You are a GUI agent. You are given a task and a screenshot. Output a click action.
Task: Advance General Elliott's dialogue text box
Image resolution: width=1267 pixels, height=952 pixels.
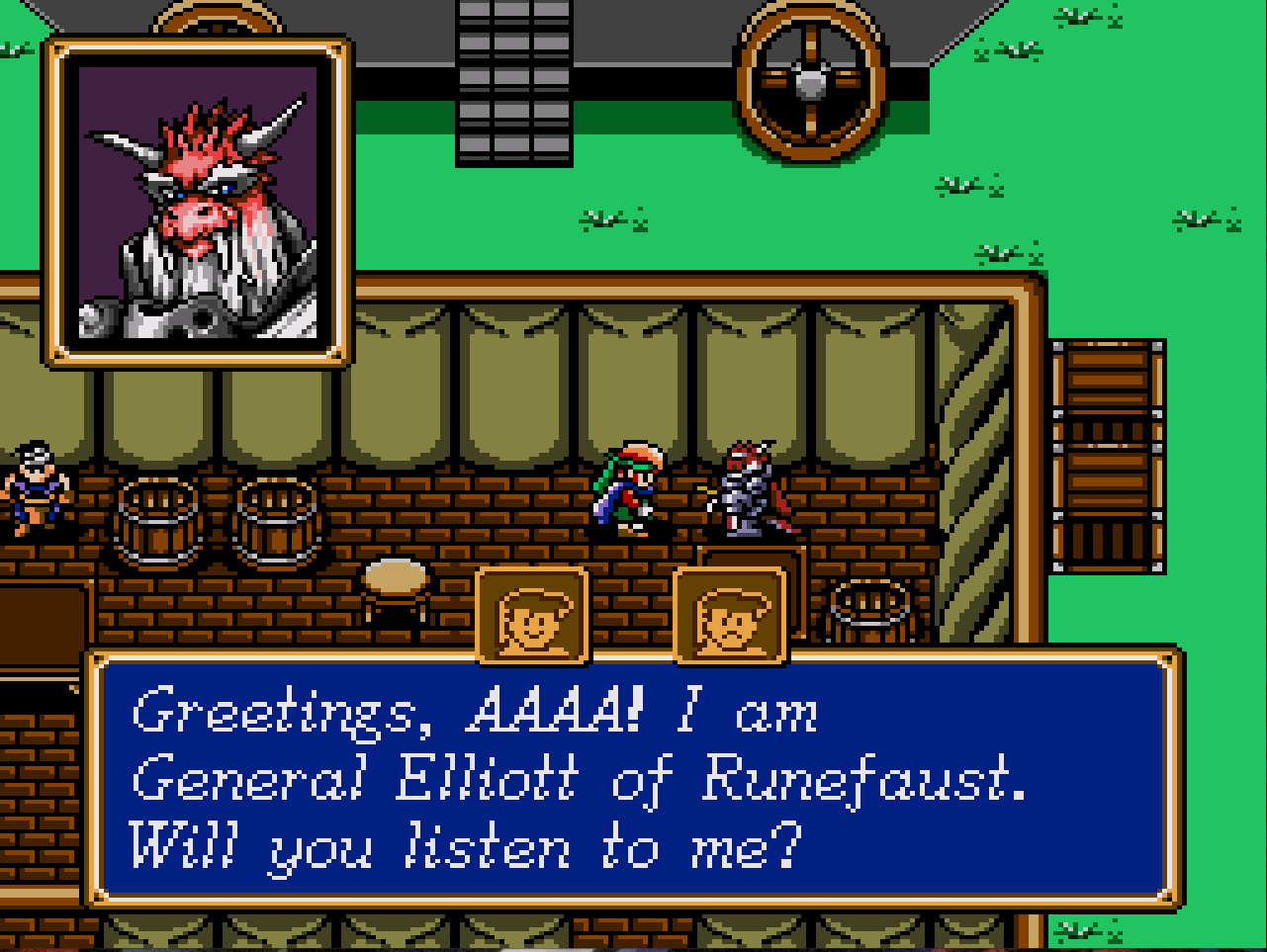[x=631, y=779]
